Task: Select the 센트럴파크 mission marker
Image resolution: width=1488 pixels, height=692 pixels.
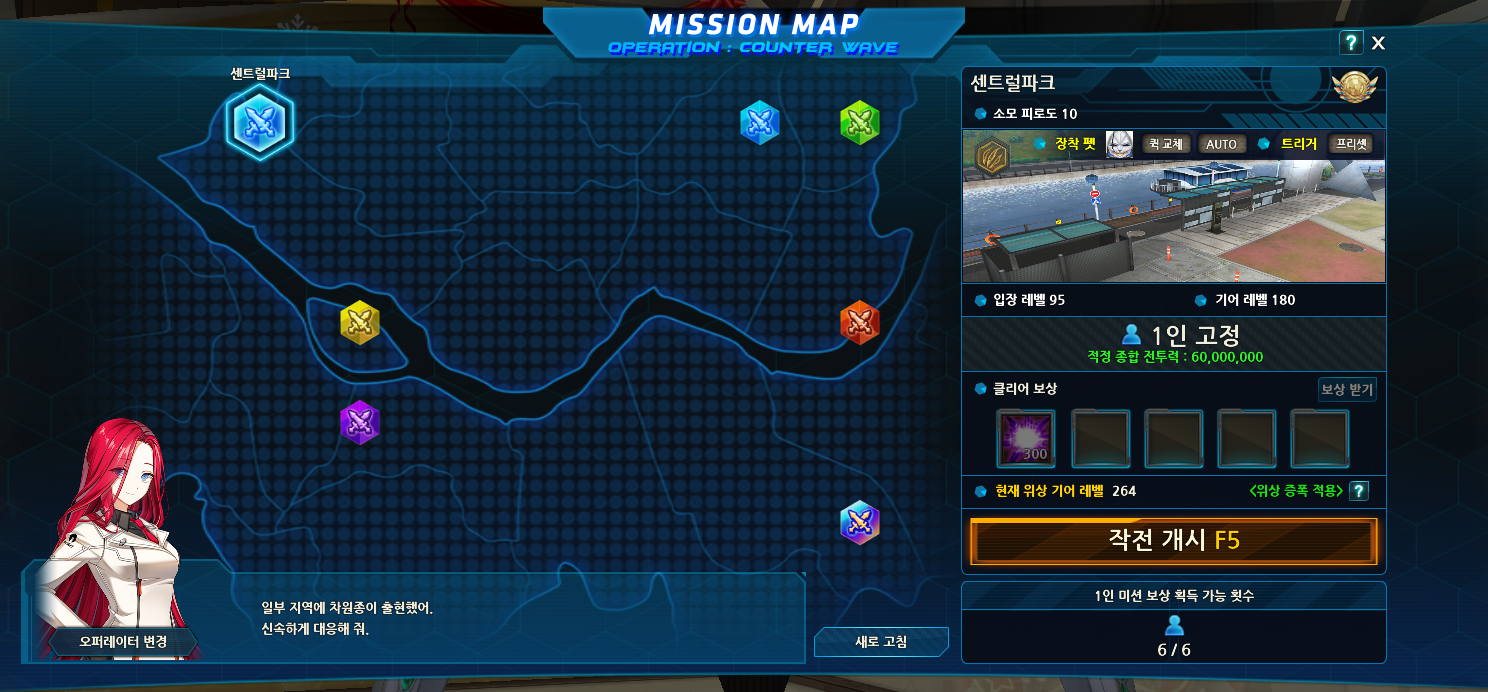Action: (x=260, y=123)
